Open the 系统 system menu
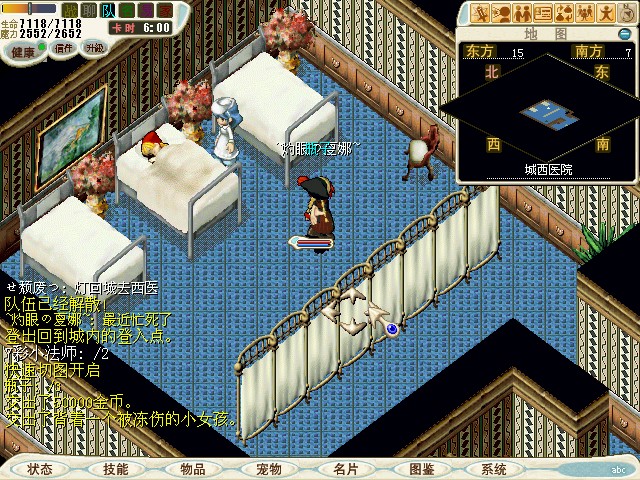 click(x=494, y=468)
